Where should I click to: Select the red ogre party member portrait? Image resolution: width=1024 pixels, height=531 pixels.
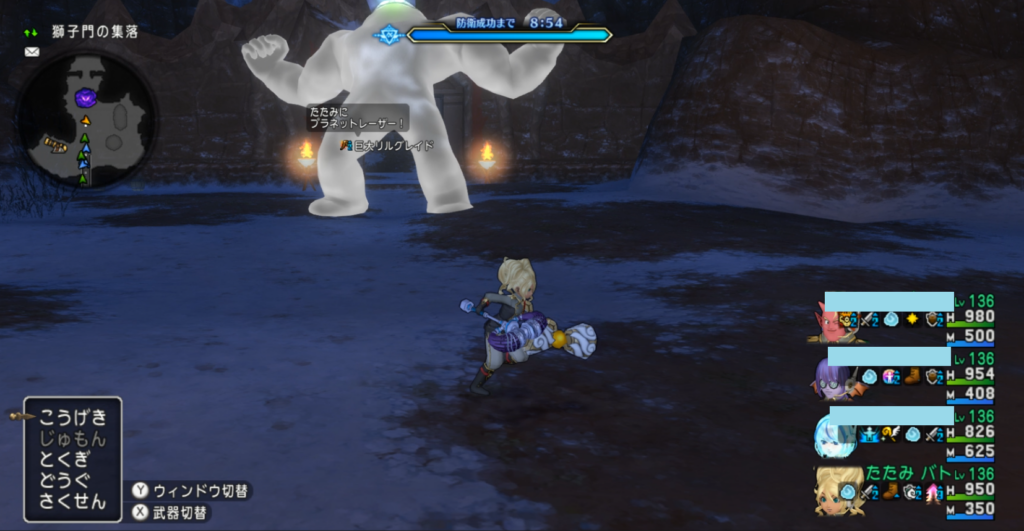tap(834, 324)
